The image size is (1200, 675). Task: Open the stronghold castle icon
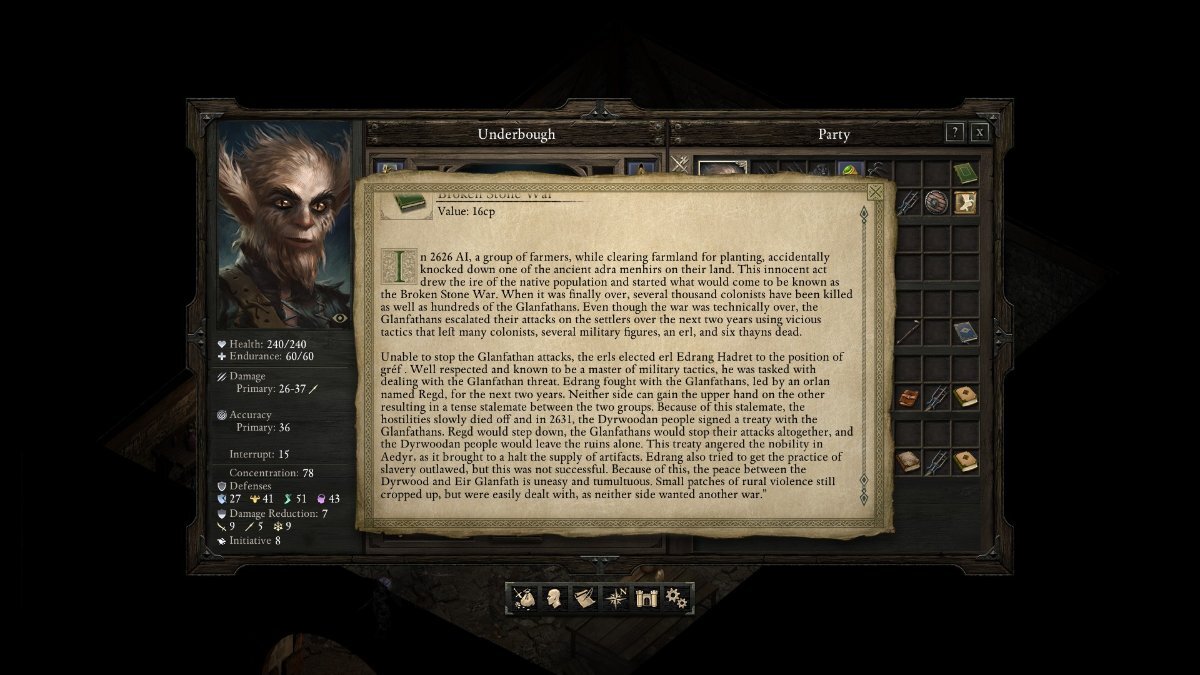(x=646, y=598)
